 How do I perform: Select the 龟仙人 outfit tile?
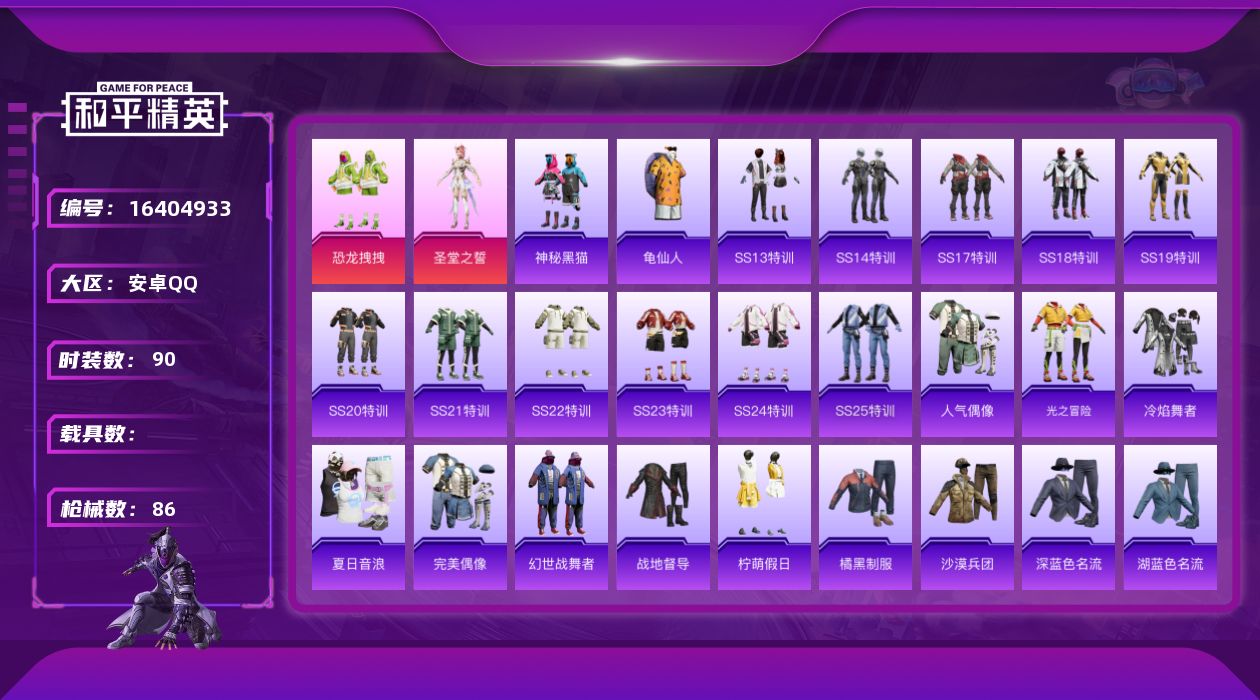click(663, 211)
